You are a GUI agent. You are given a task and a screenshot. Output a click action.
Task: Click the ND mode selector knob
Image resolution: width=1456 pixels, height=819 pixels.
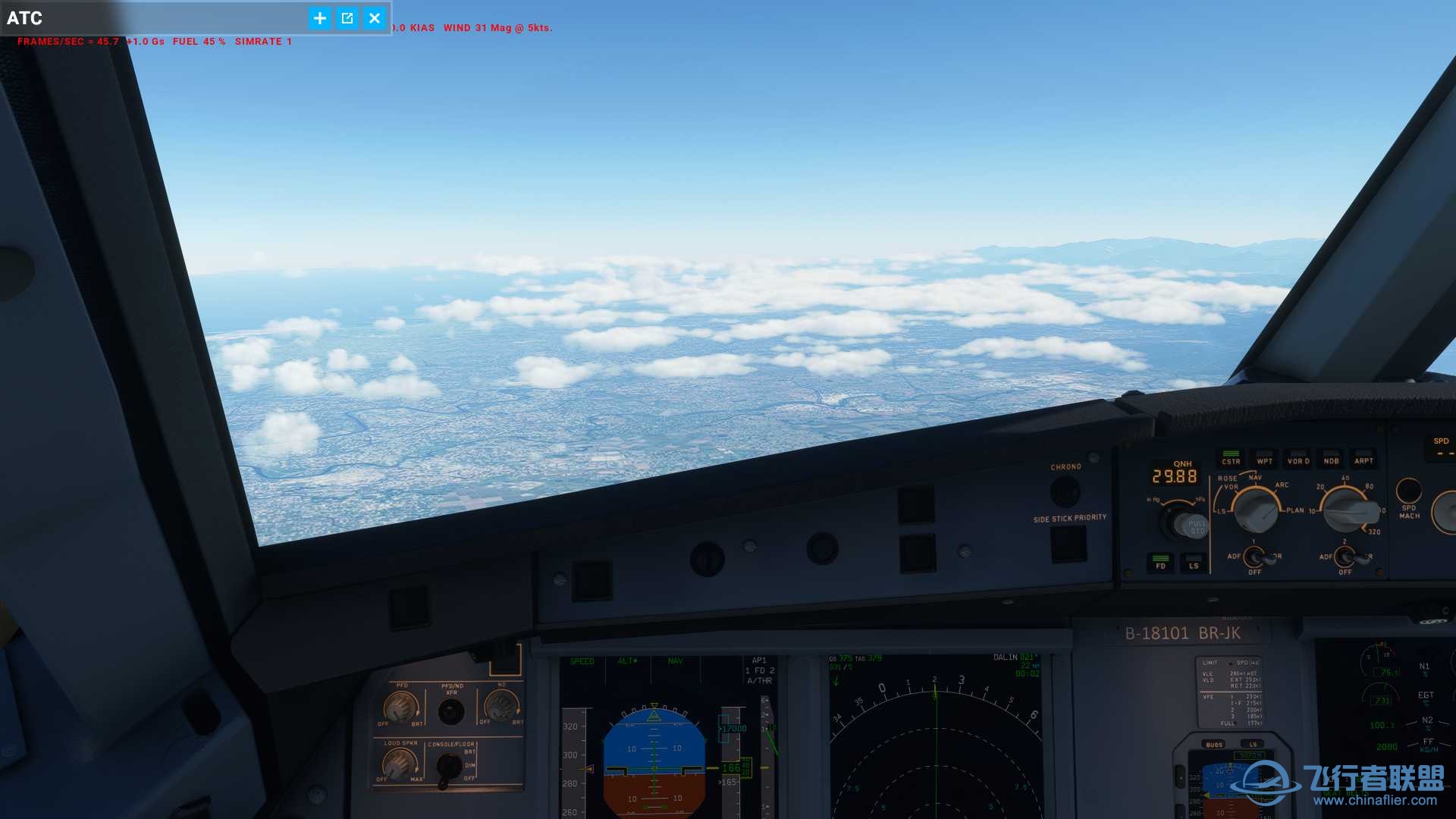tap(1255, 509)
